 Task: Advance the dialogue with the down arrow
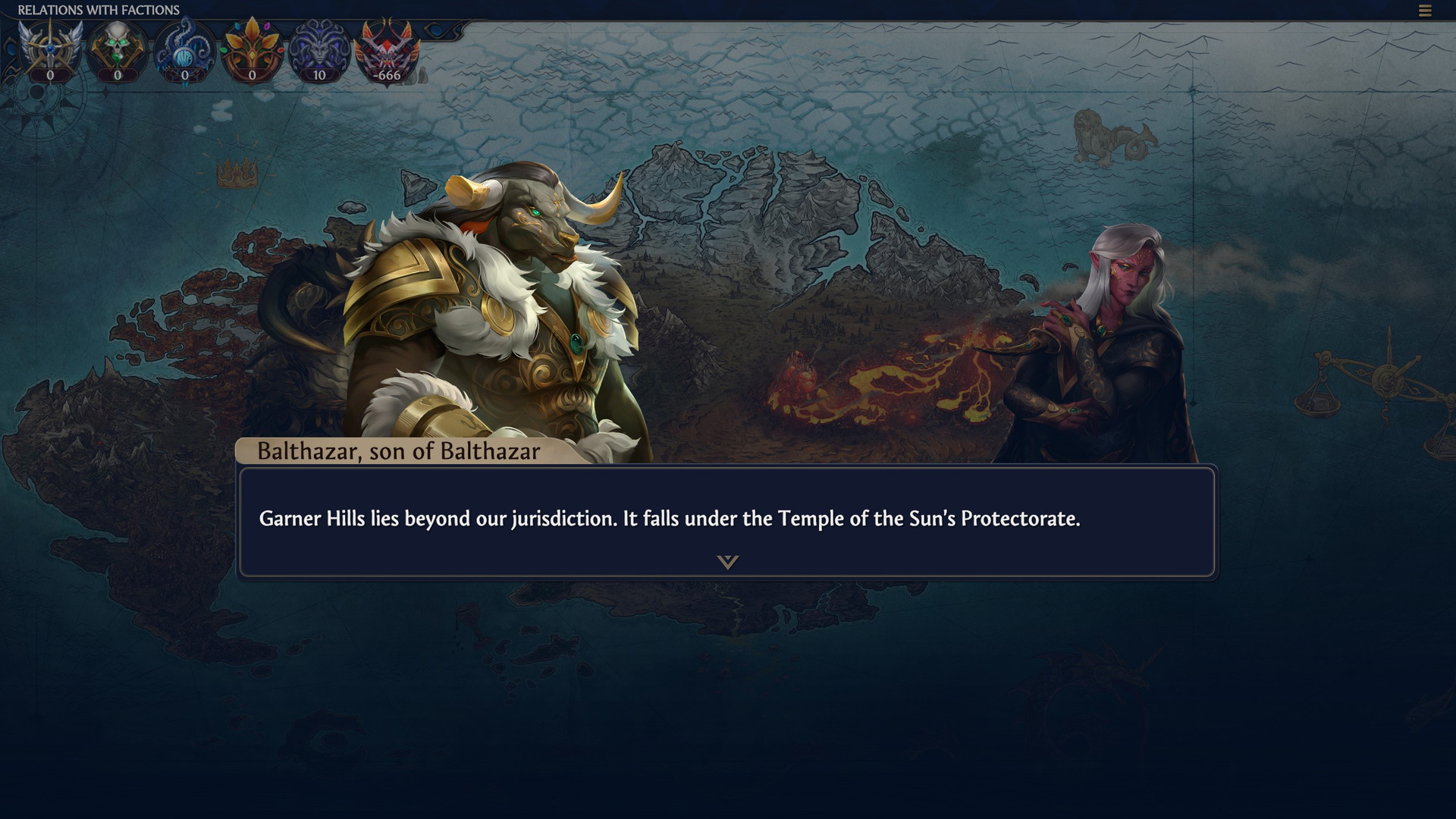pyautogui.click(x=727, y=562)
